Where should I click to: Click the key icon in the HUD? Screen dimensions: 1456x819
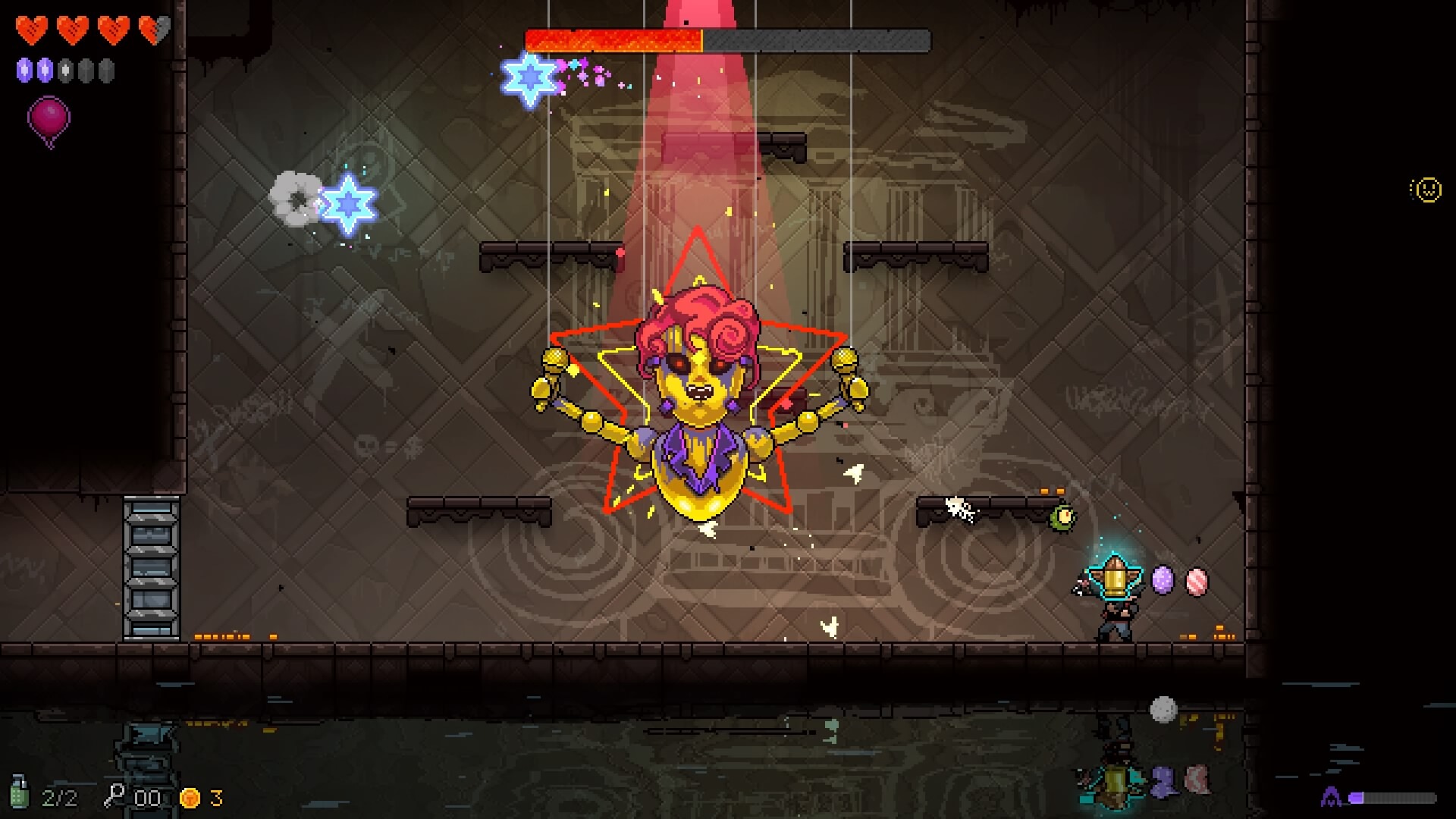tap(115, 795)
